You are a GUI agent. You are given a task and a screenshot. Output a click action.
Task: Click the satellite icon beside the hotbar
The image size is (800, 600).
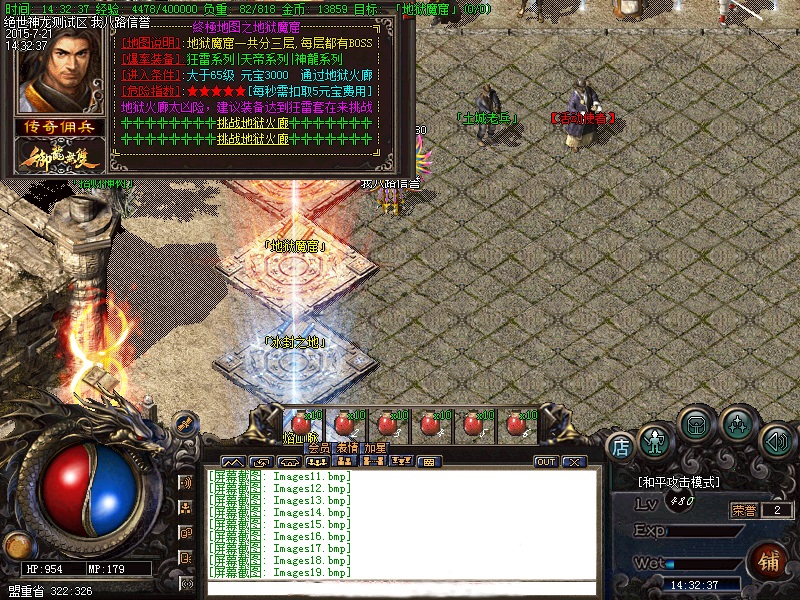click(183, 423)
